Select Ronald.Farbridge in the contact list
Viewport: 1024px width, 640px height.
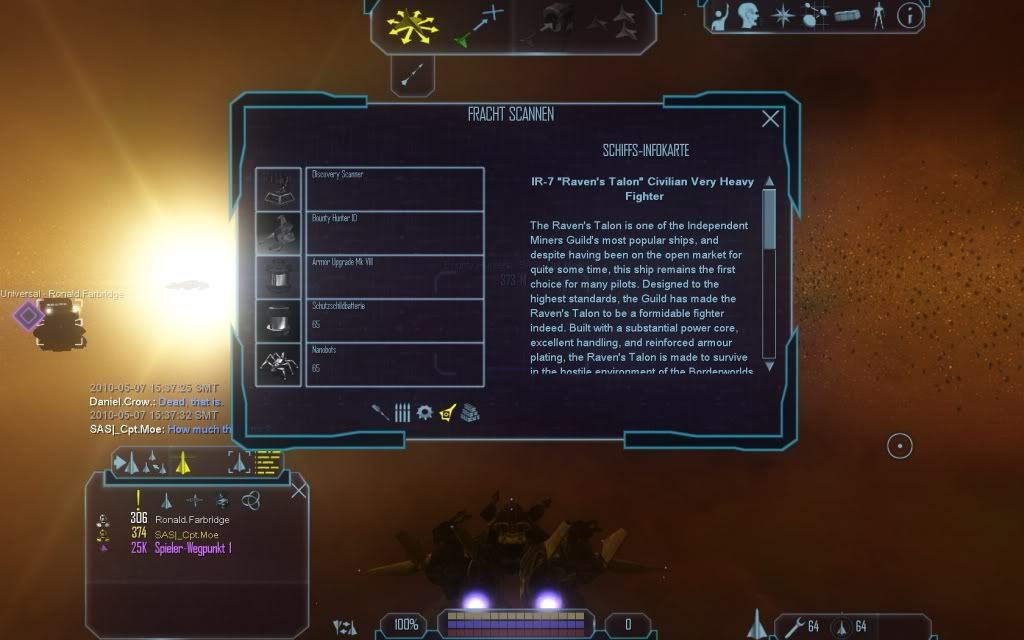192,518
